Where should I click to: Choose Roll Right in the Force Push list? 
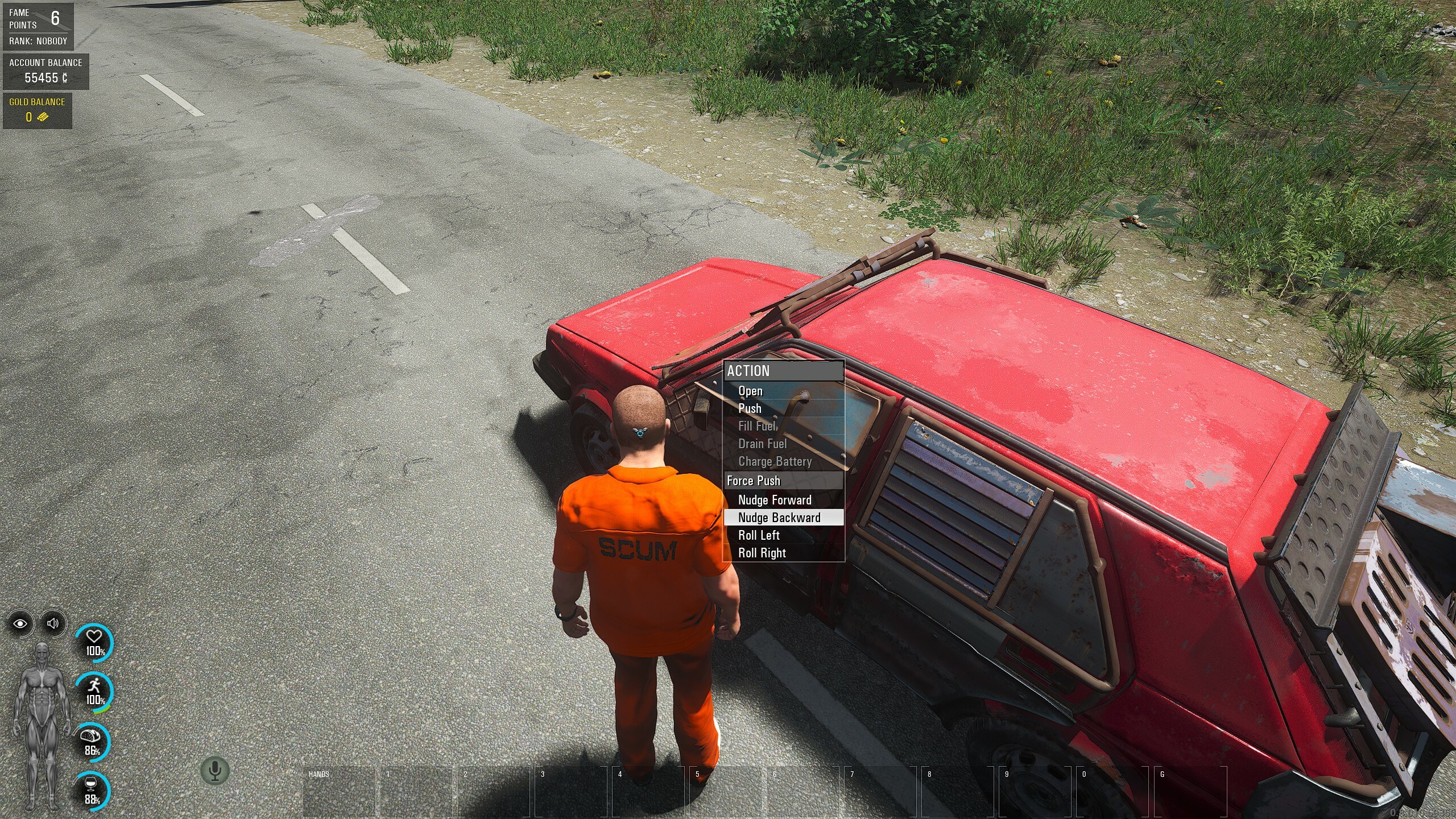(762, 553)
